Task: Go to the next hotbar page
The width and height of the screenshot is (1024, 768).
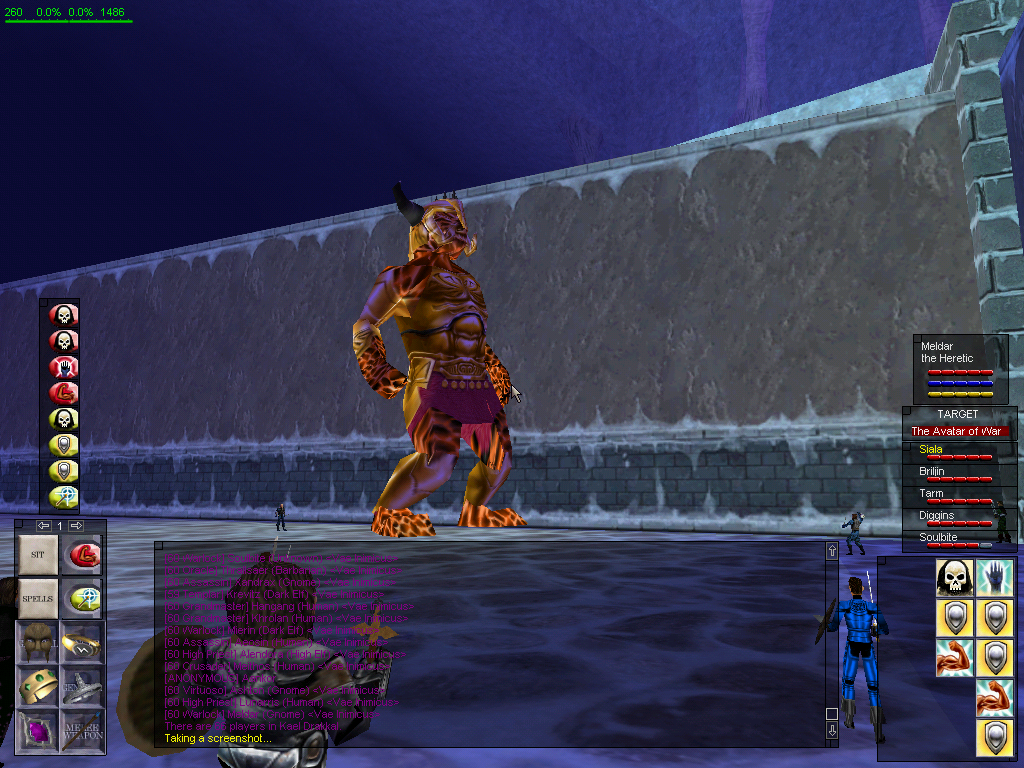Action: pyautogui.click(x=75, y=526)
